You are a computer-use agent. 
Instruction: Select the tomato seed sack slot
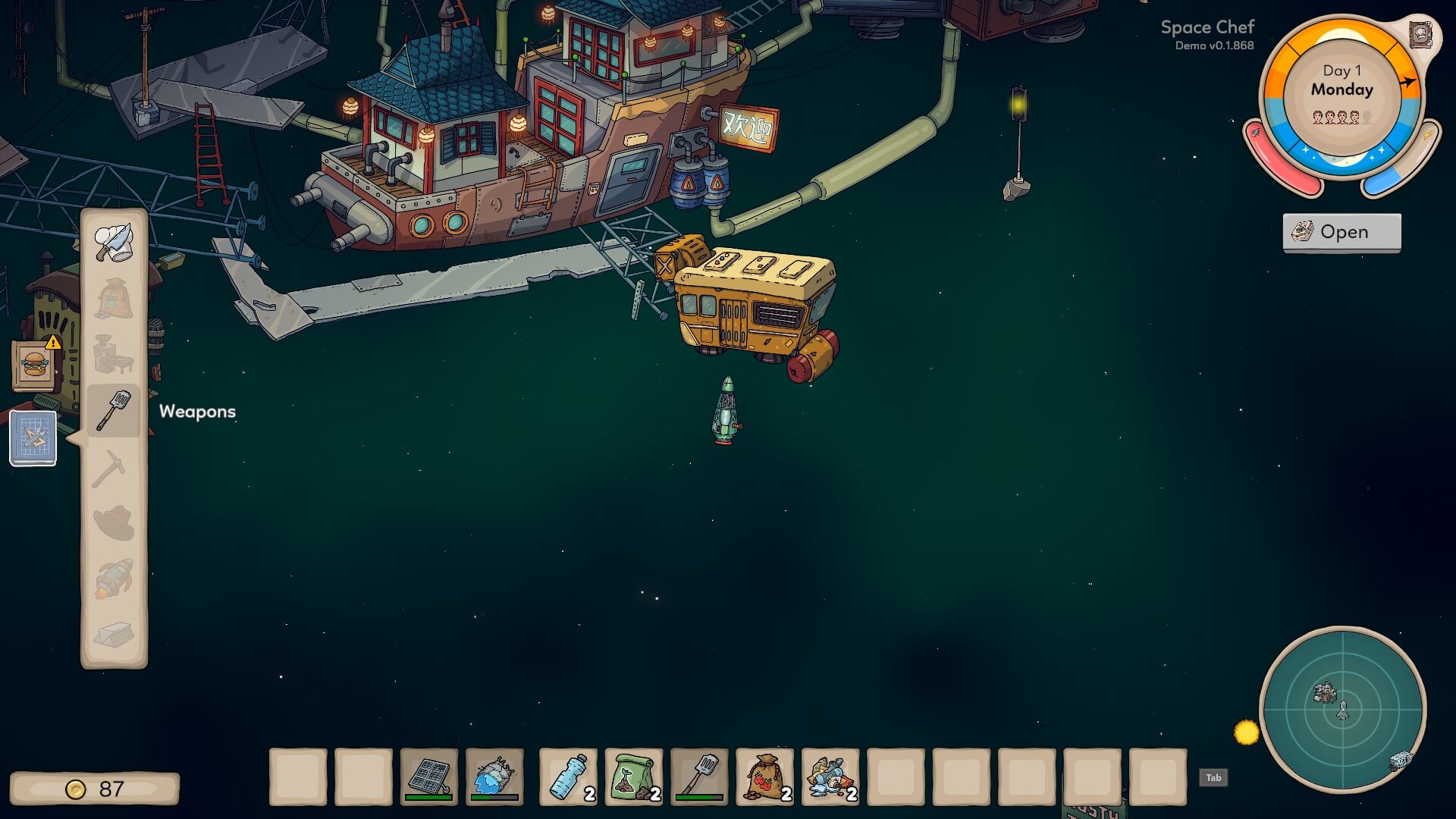click(764, 777)
